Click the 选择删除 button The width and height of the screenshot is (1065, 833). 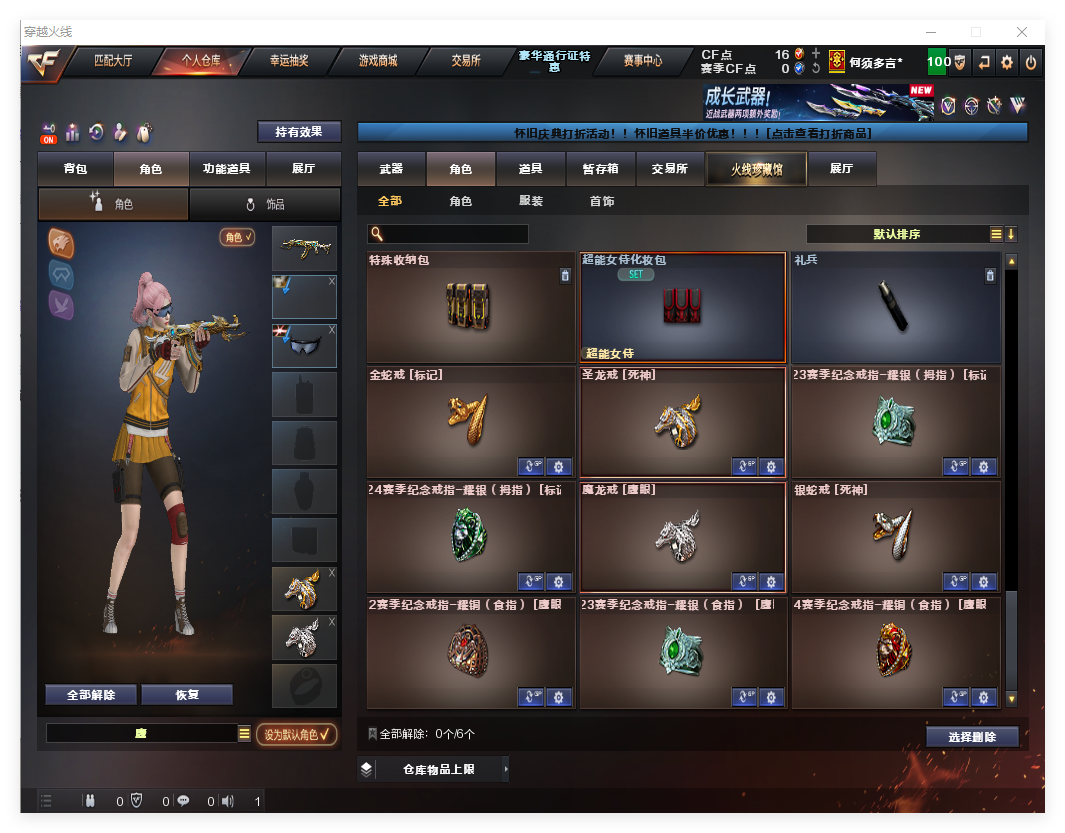point(971,737)
